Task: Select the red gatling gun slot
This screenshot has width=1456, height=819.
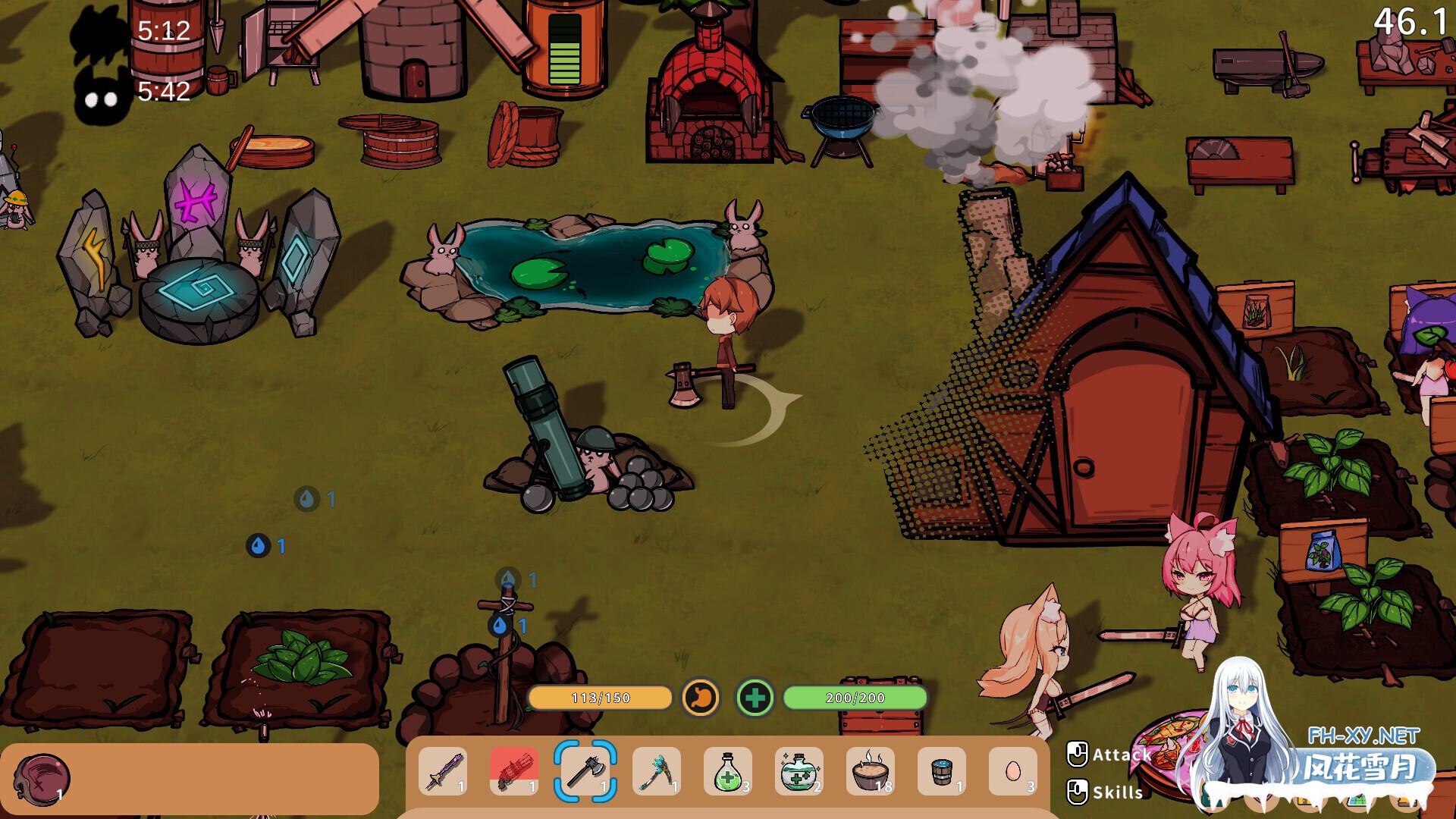Action: (x=514, y=771)
